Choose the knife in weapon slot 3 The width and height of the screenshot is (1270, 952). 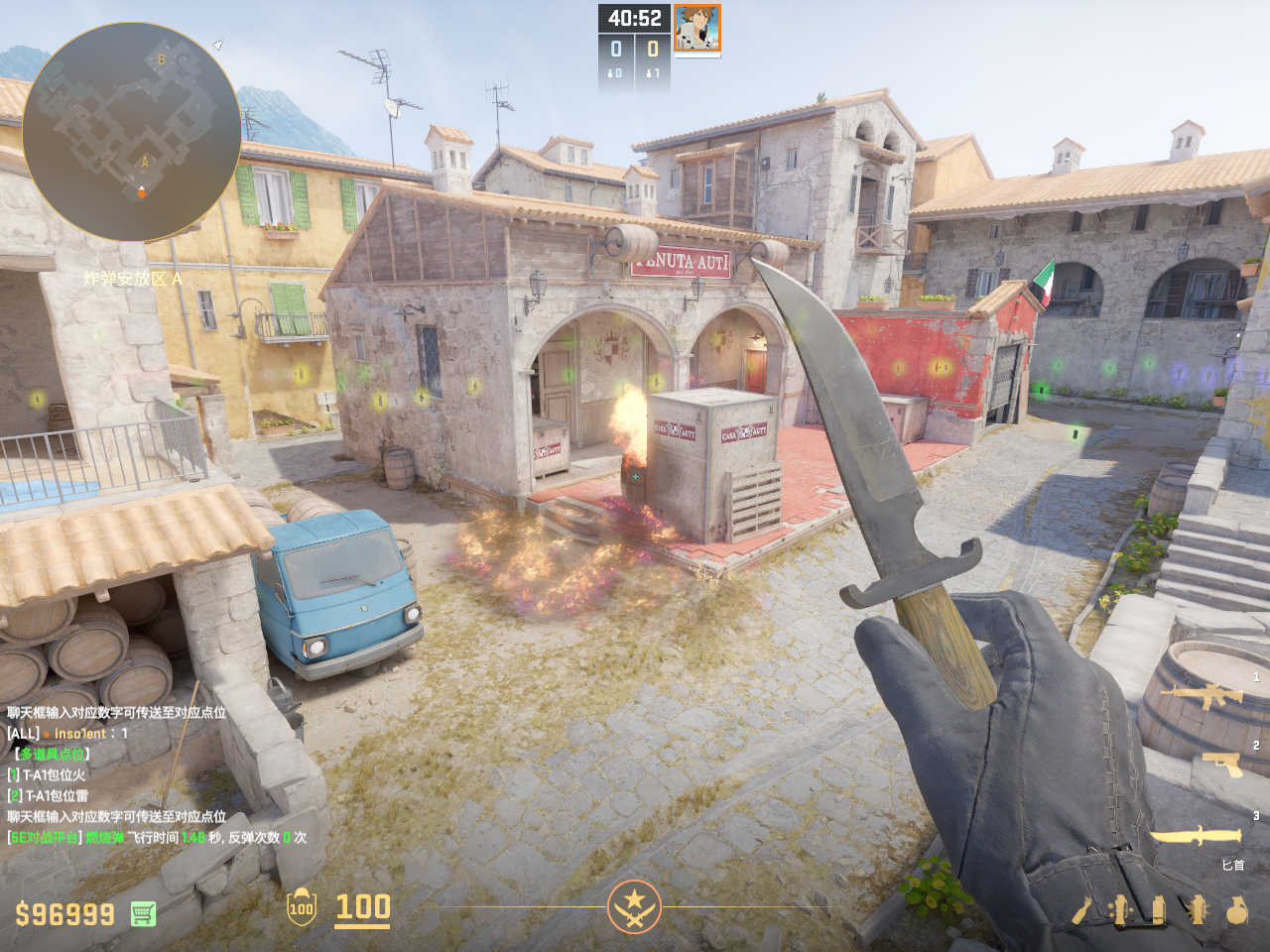[x=1196, y=836]
